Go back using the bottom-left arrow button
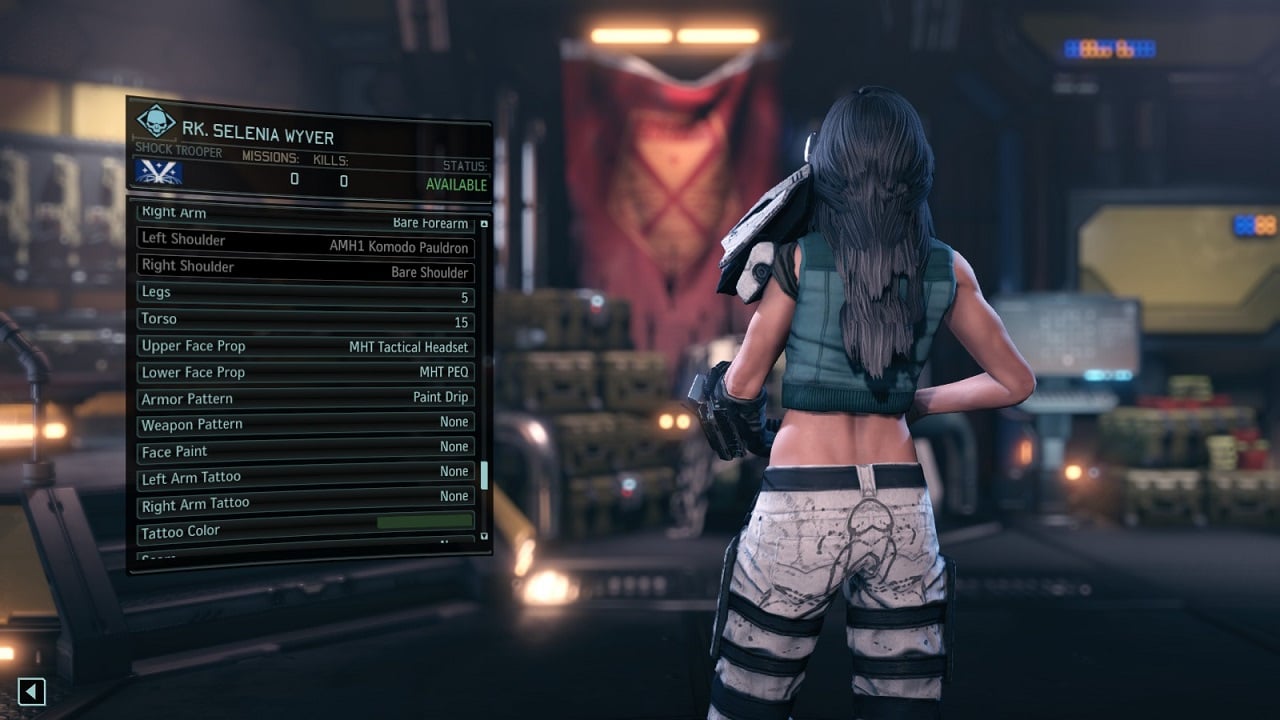 pos(32,691)
